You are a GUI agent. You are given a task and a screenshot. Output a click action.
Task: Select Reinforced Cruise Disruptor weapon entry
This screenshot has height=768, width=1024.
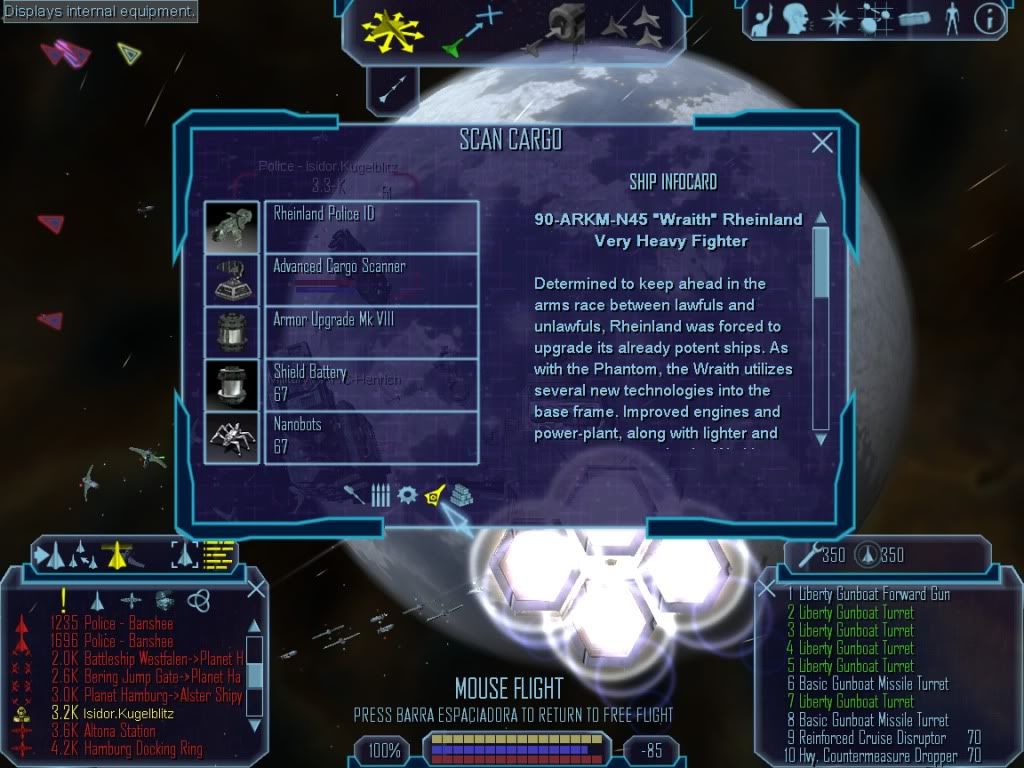pos(872,738)
